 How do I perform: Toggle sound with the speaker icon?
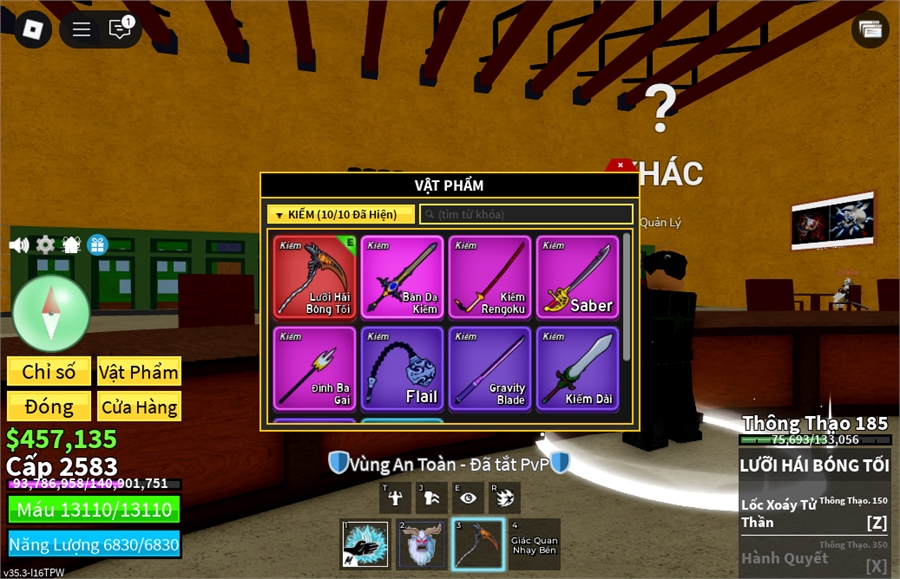coord(19,245)
